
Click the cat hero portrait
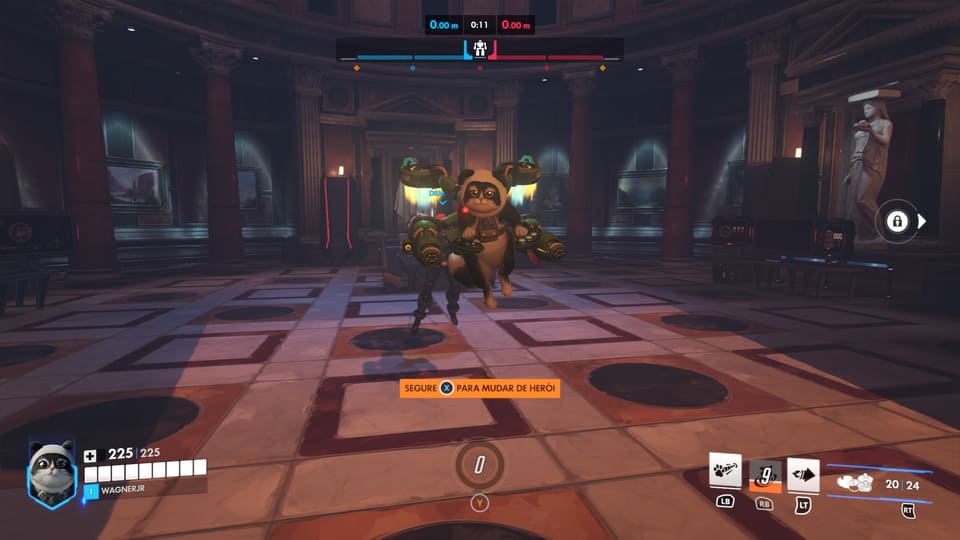(x=51, y=474)
